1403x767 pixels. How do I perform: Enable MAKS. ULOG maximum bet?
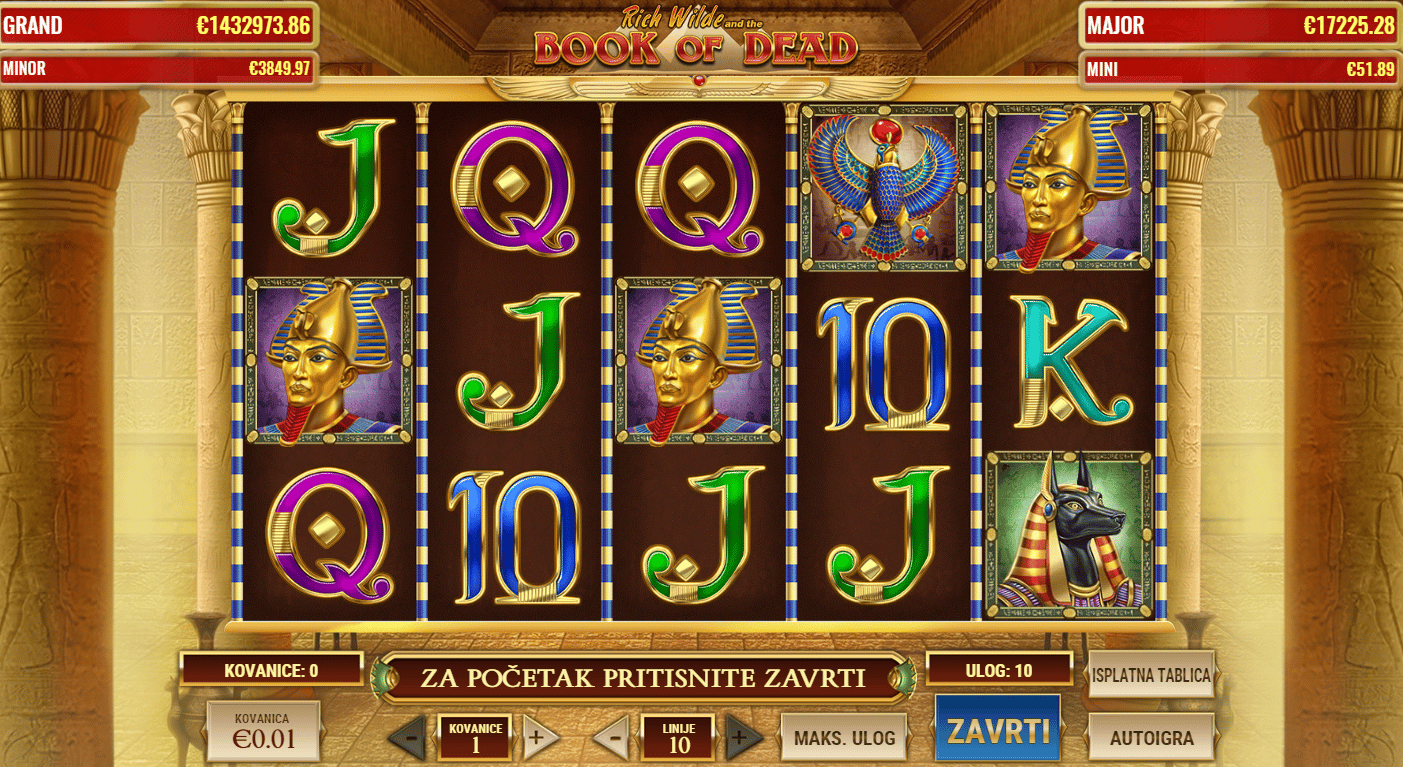click(843, 736)
